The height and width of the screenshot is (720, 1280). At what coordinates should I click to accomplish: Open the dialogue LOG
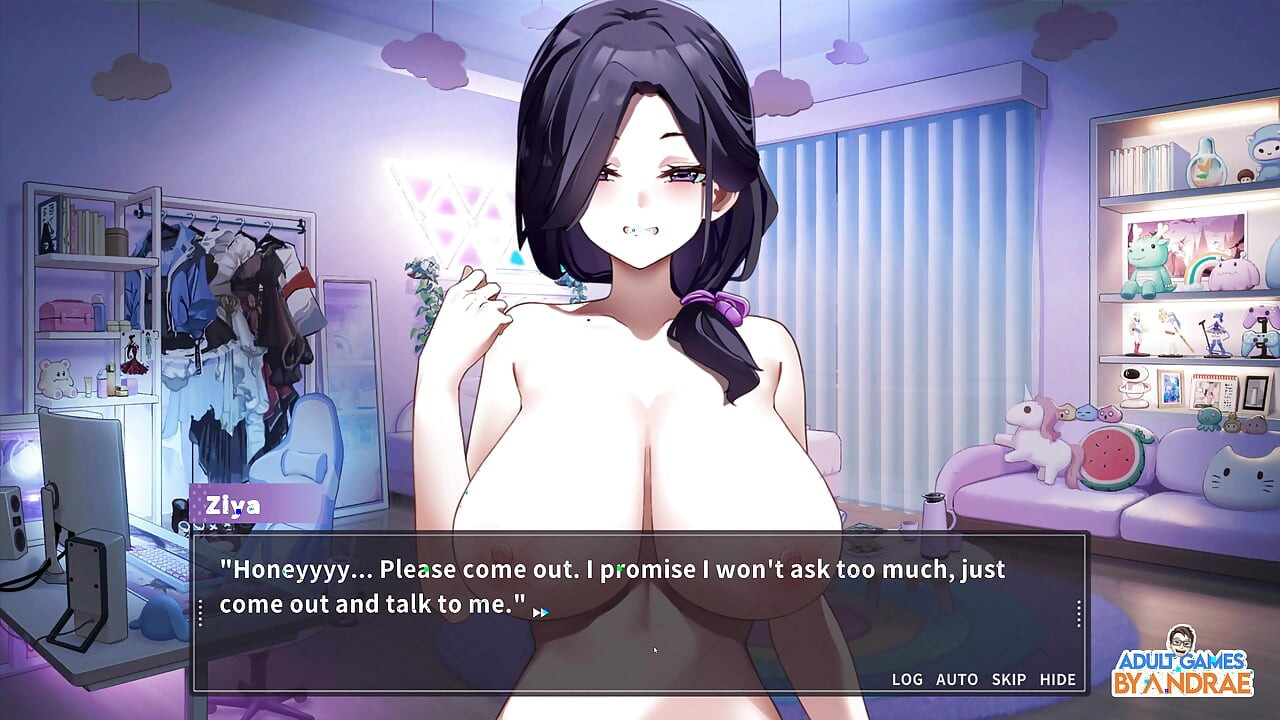coord(907,679)
